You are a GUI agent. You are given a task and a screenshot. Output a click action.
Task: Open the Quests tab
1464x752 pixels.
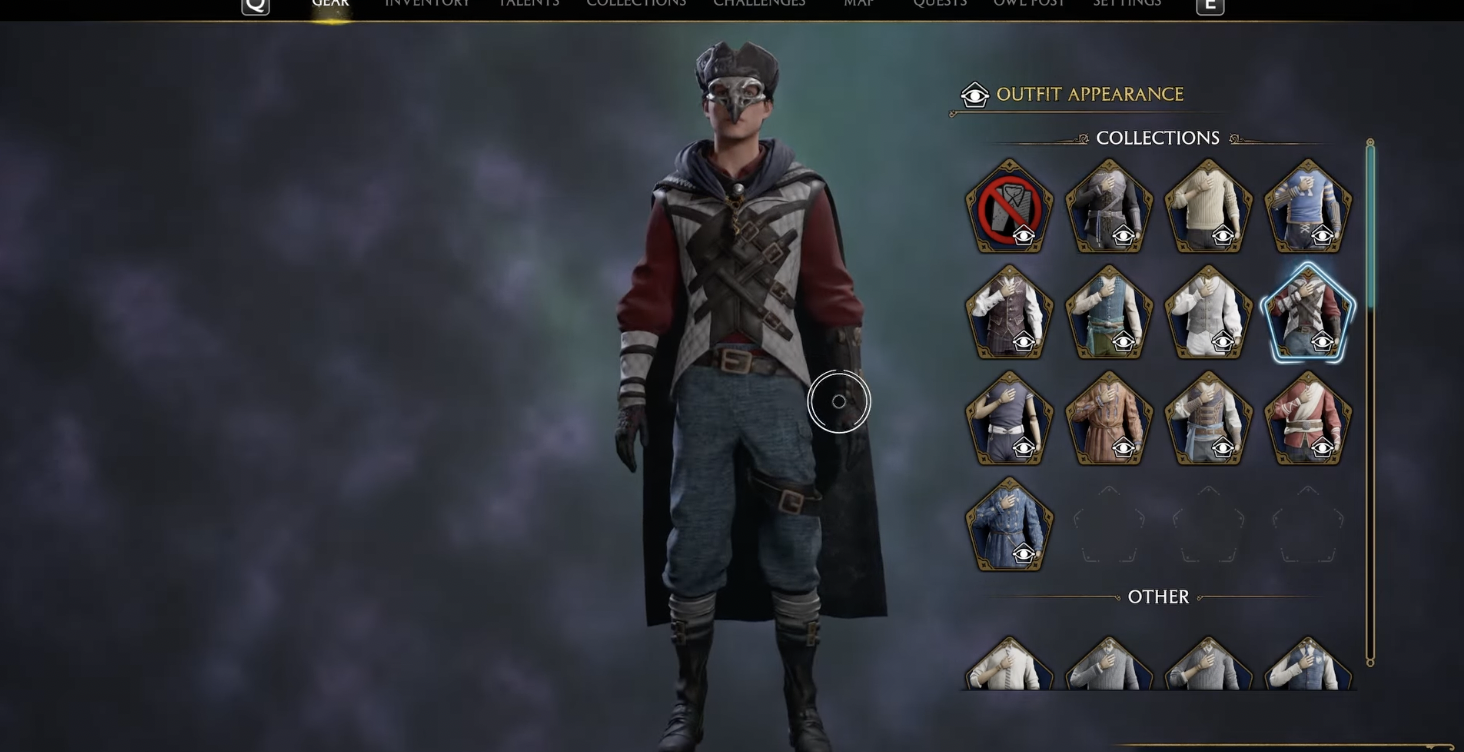(x=940, y=4)
